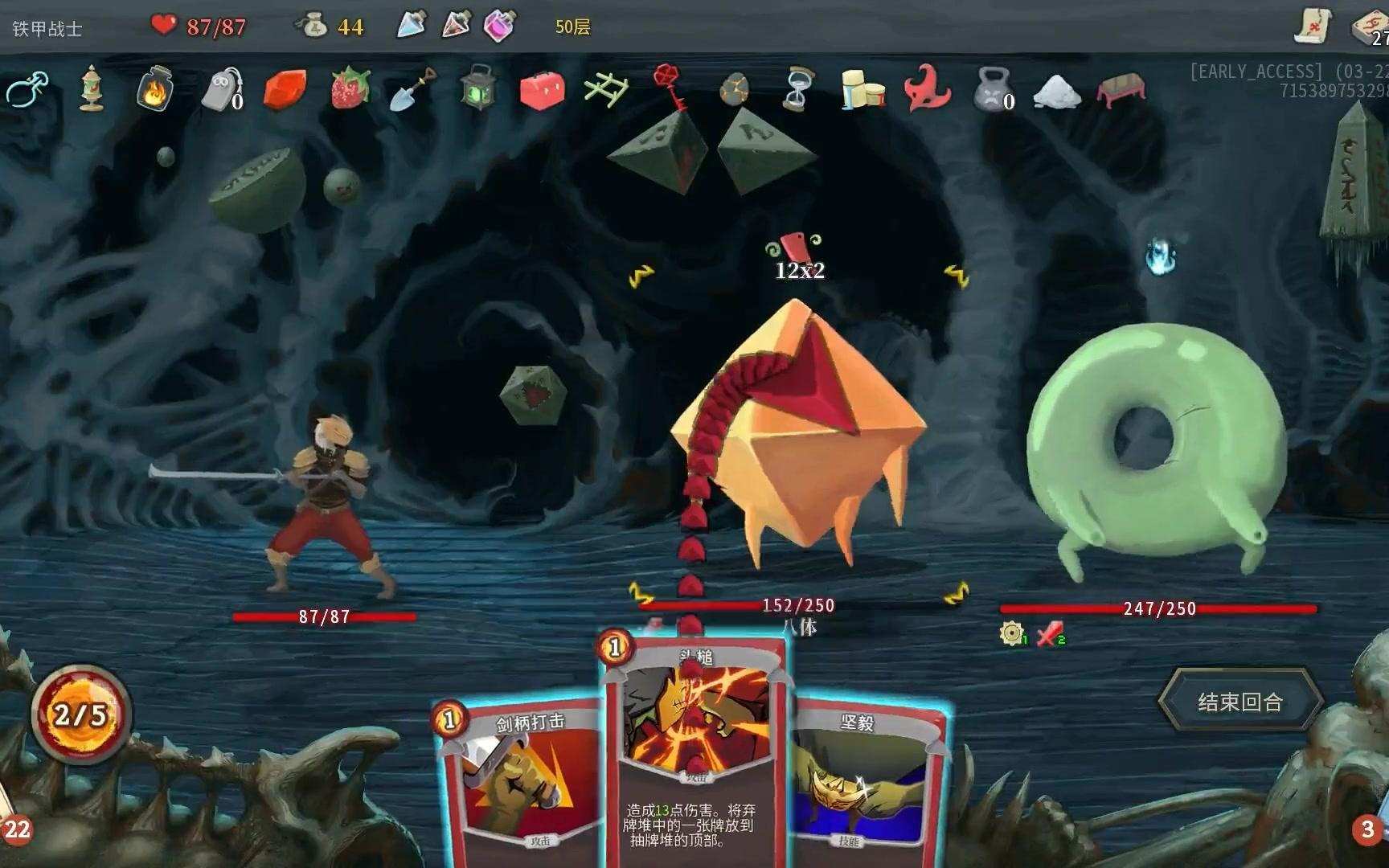Viewport: 1389px width, 868px height.
Task: Inspect the shovel relic
Action: pyautogui.click(x=413, y=88)
